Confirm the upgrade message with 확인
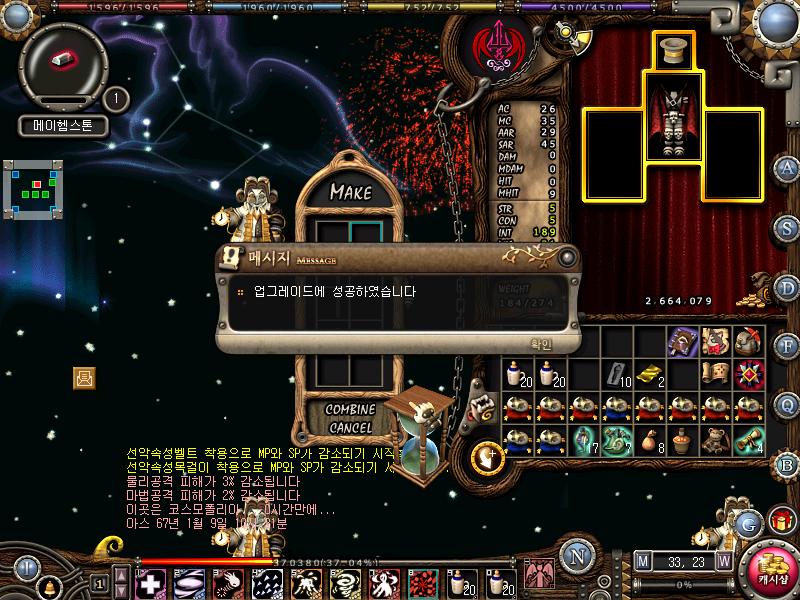The image size is (800, 600). [541, 343]
